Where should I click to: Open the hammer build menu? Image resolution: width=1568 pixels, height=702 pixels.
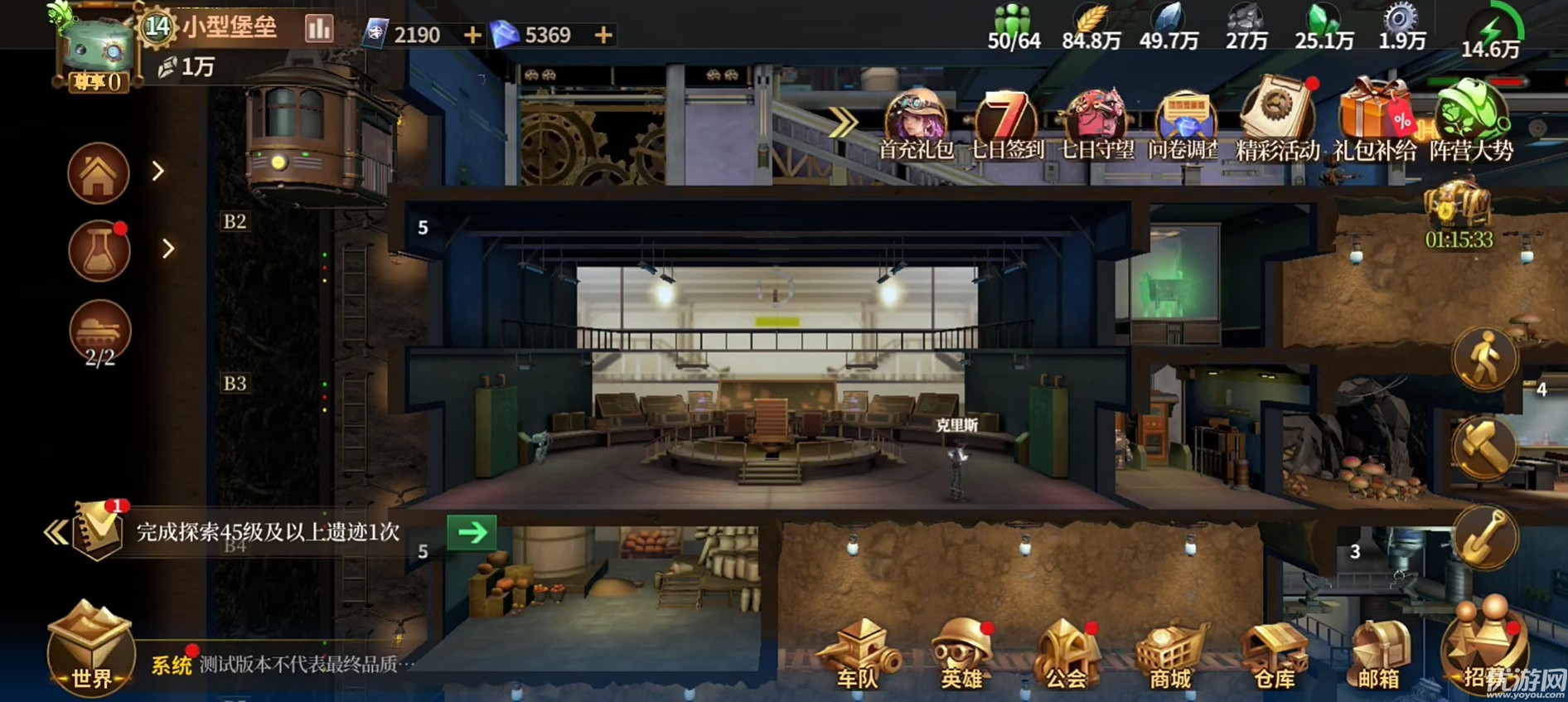[x=1483, y=446]
